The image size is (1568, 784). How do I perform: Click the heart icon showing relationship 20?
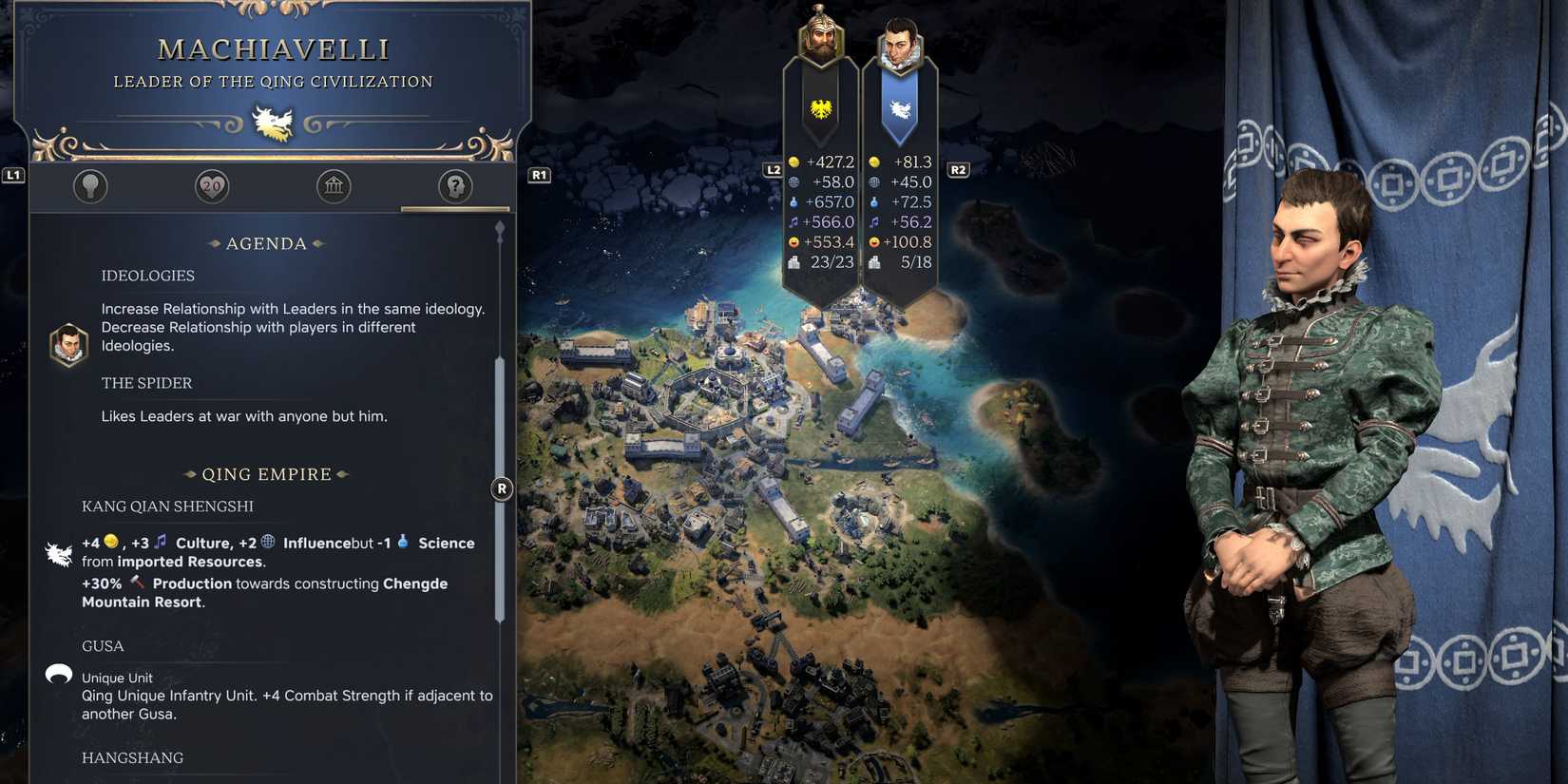[211, 186]
